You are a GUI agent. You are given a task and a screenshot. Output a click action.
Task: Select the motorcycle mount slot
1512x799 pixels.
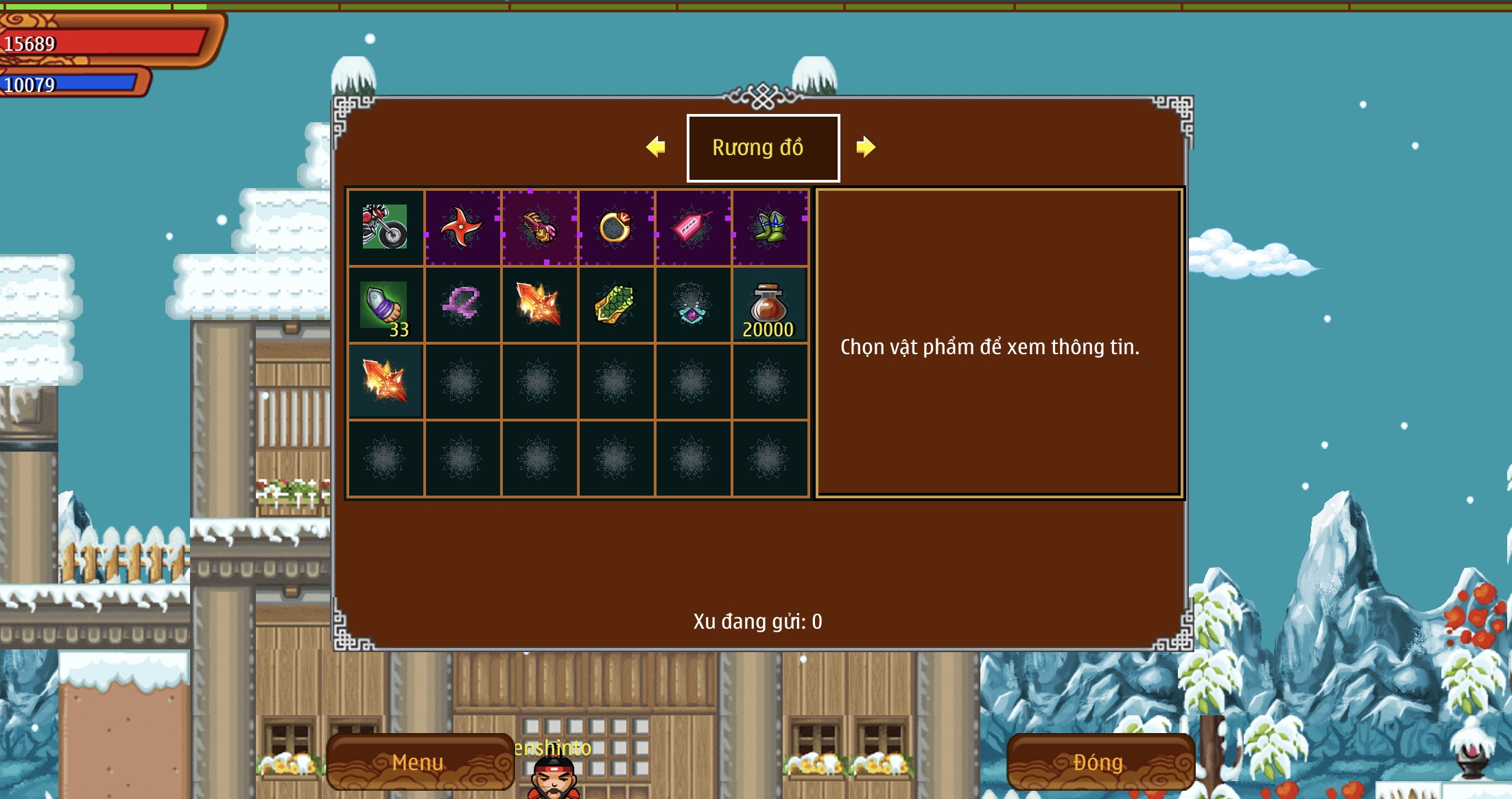point(385,227)
